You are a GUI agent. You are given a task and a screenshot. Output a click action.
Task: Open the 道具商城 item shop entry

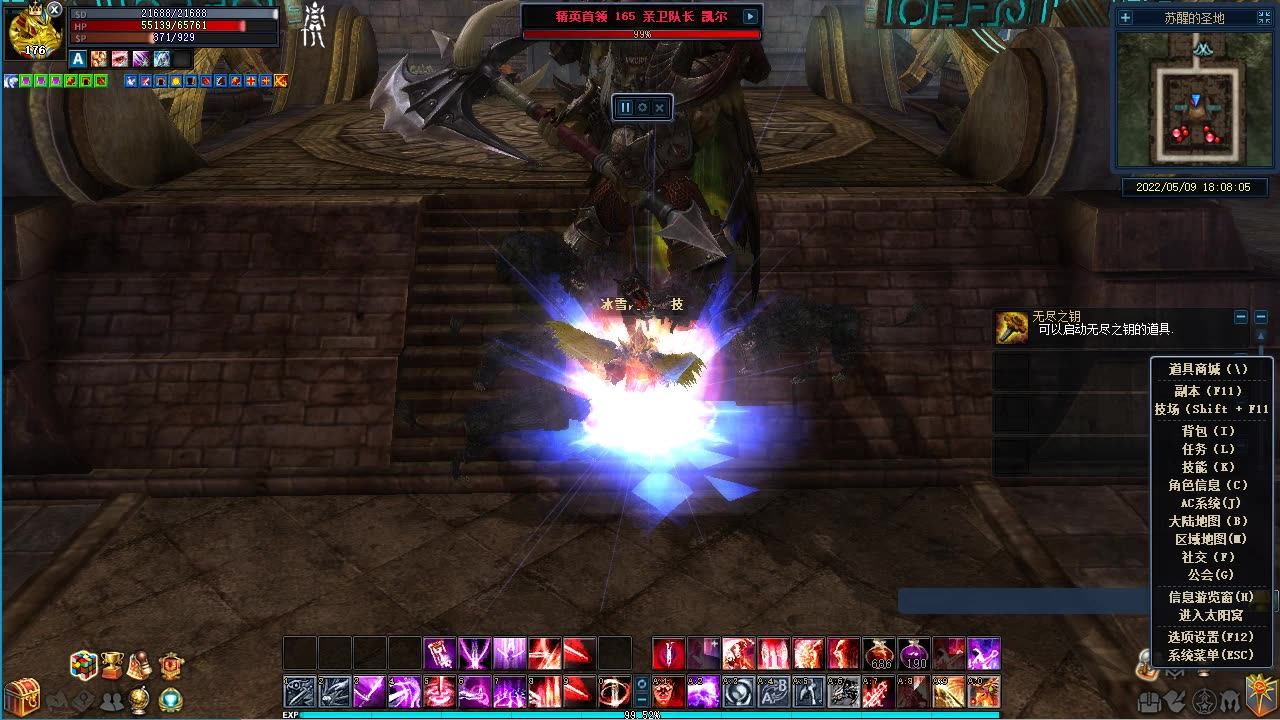(x=1208, y=369)
